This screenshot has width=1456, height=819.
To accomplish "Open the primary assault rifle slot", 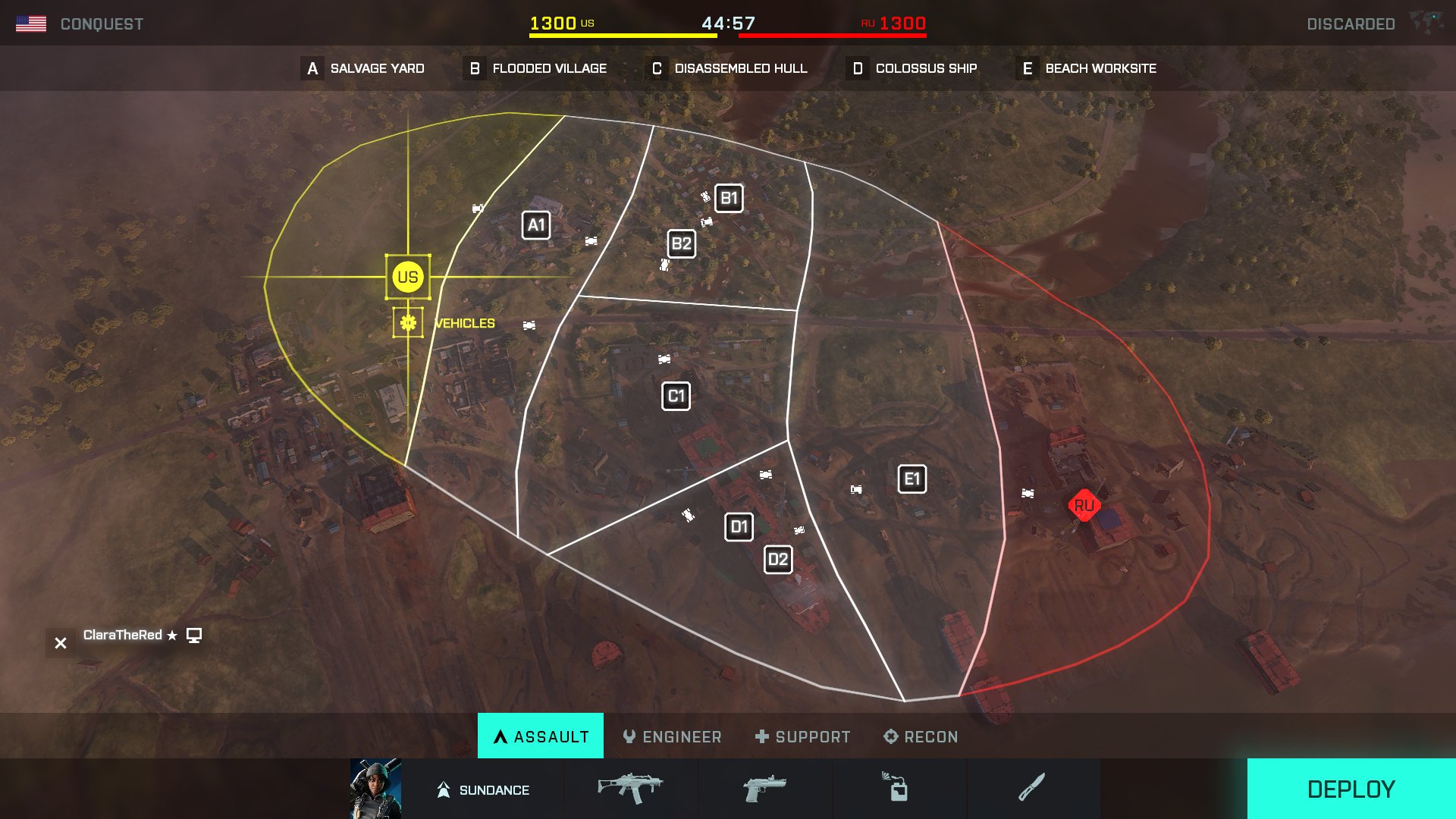I will [630, 789].
